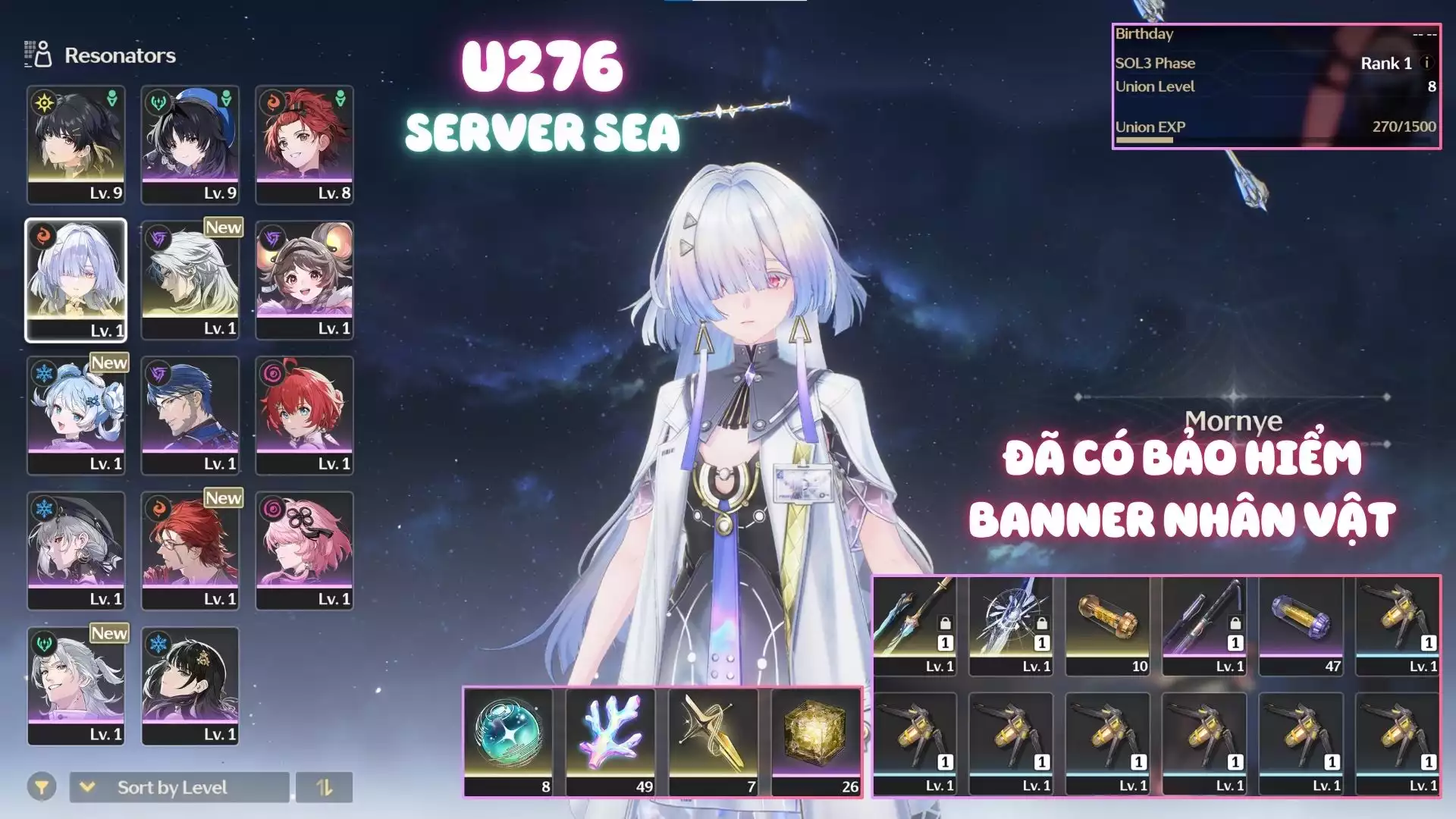Select Mornye's highlighted portrait
This screenshot has width=1456, height=819.
coord(76,280)
